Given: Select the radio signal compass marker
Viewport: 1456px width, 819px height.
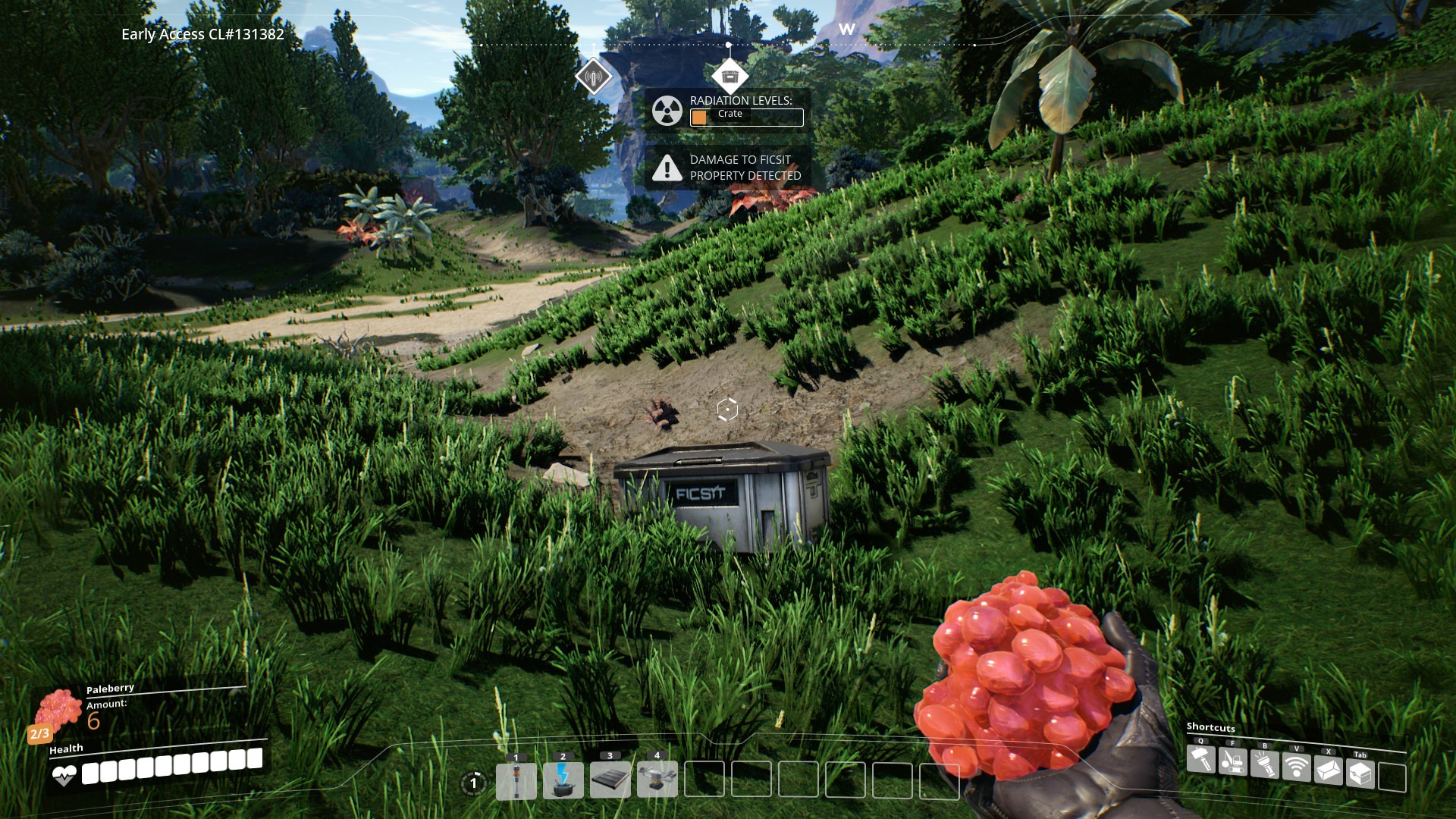Looking at the screenshot, I should [593, 76].
